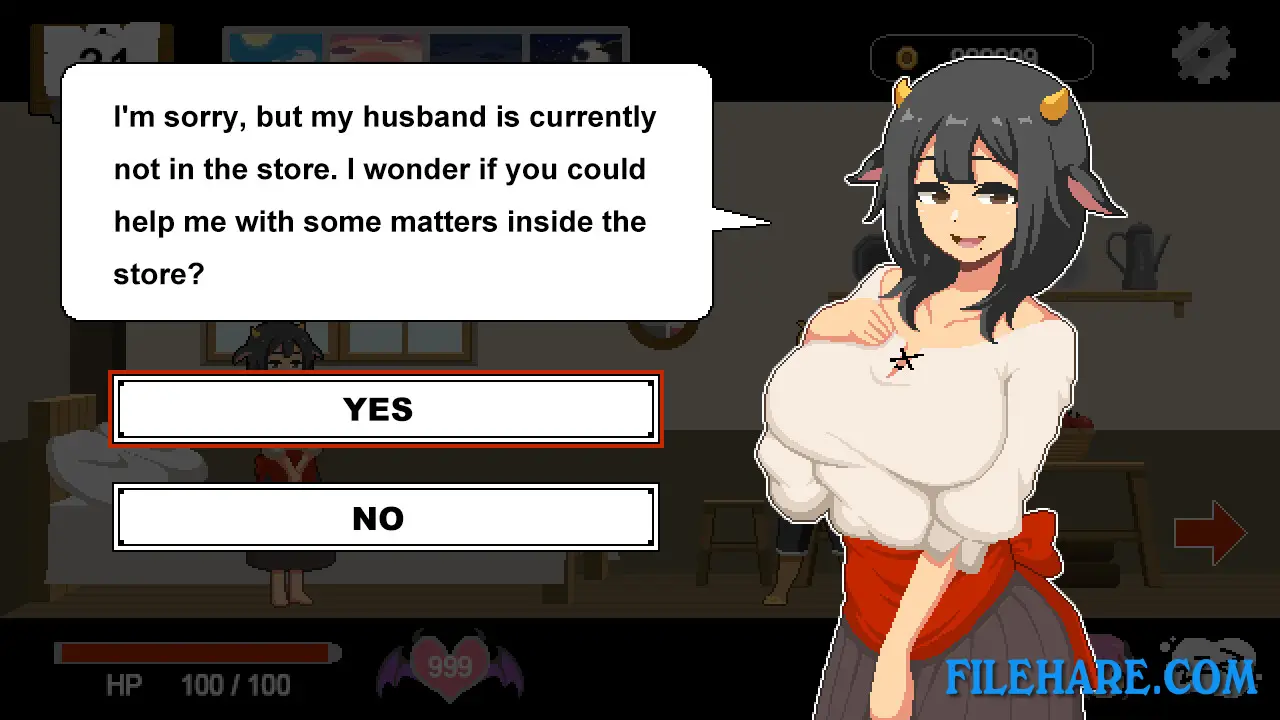
Task: Select the sunset time-of-day icon
Action: point(375,47)
